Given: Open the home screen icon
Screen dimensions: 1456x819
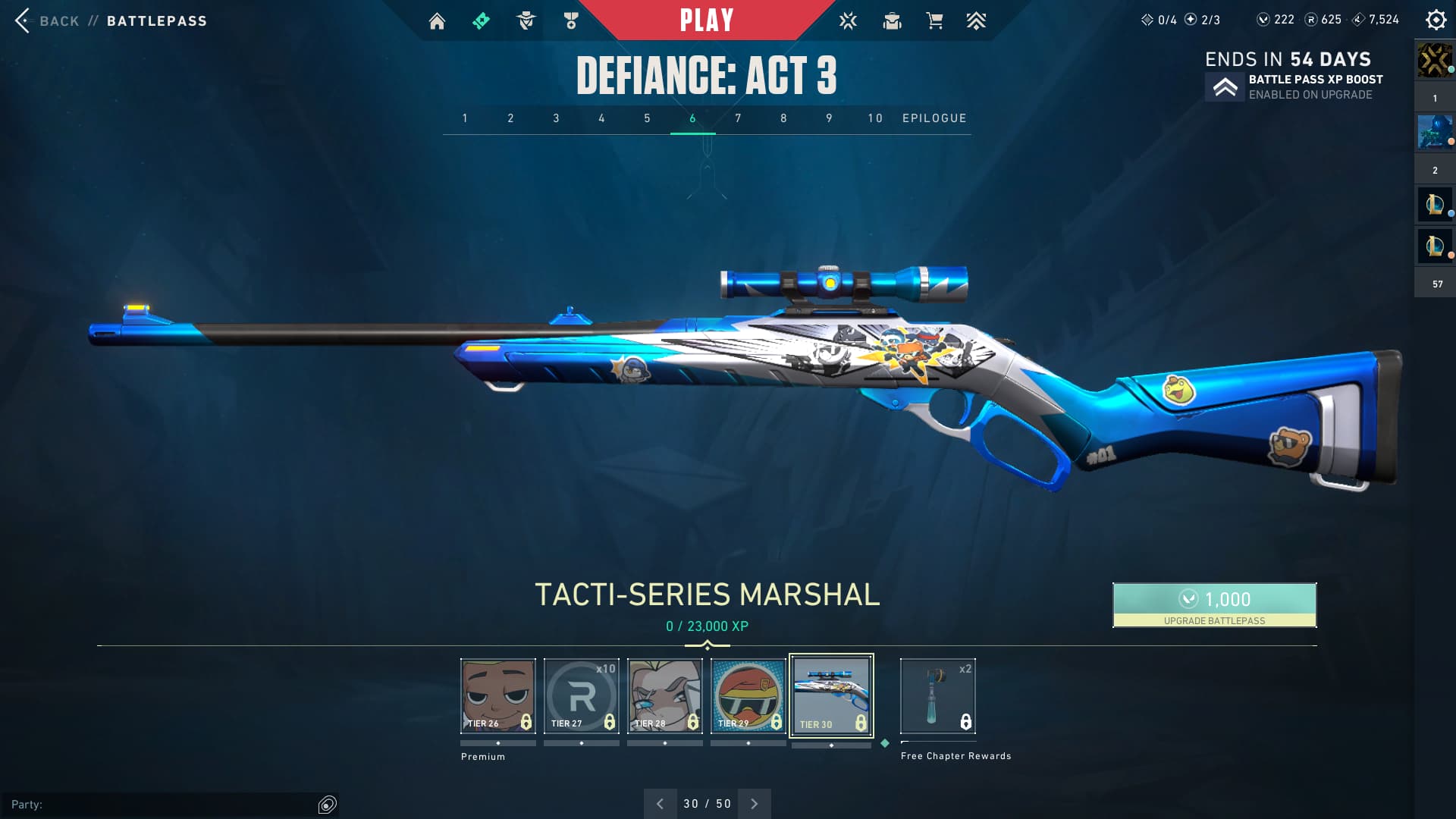Looking at the screenshot, I should pos(437,21).
